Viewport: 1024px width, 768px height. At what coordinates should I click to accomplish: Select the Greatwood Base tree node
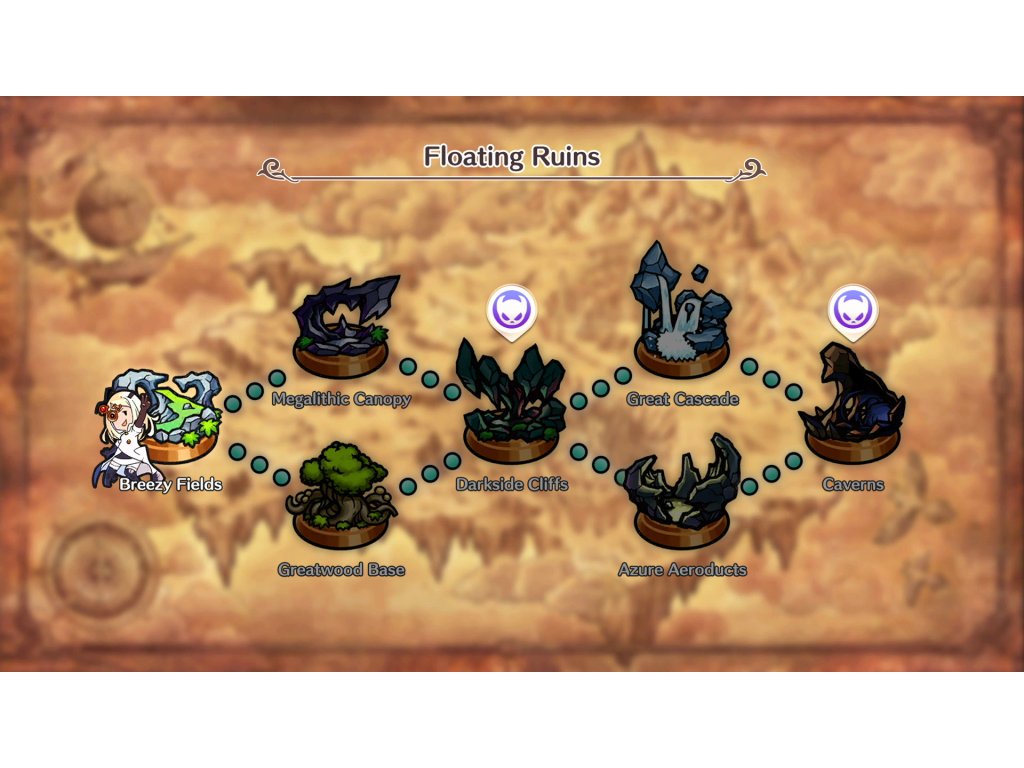coord(341,502)
